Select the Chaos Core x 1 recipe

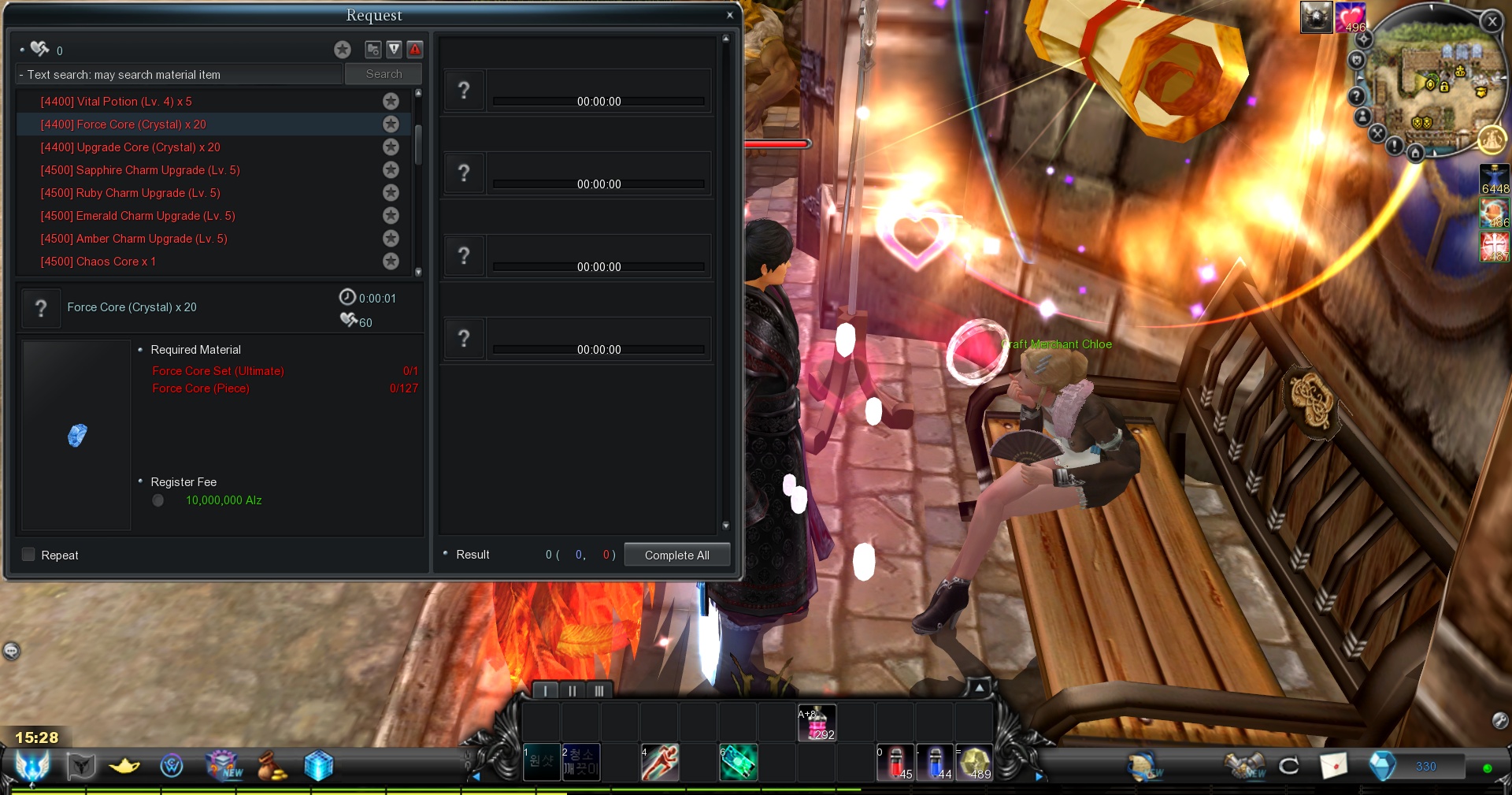pos(98,262)
